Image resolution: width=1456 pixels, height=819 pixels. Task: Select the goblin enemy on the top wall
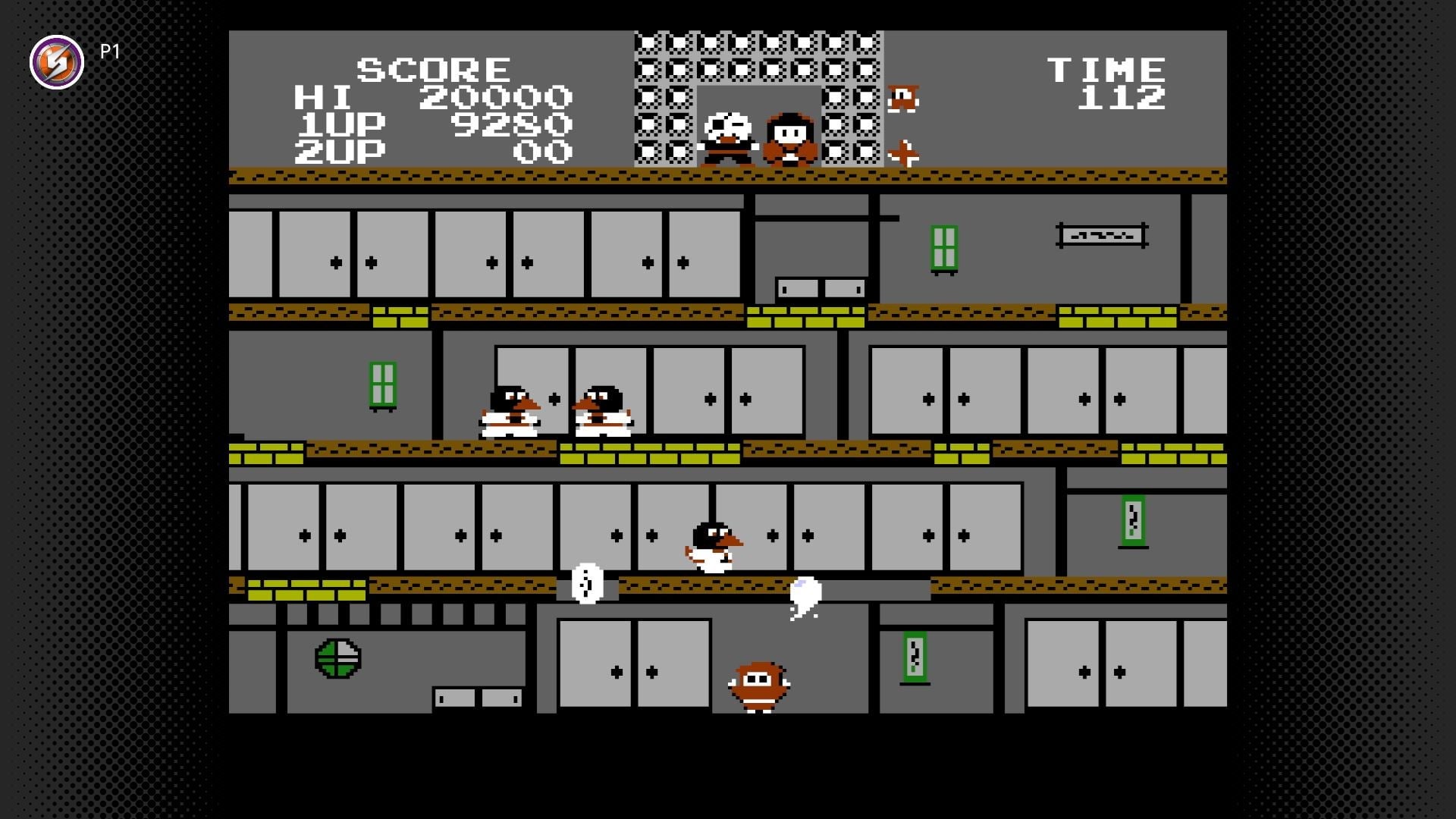(x=904, y=97)
